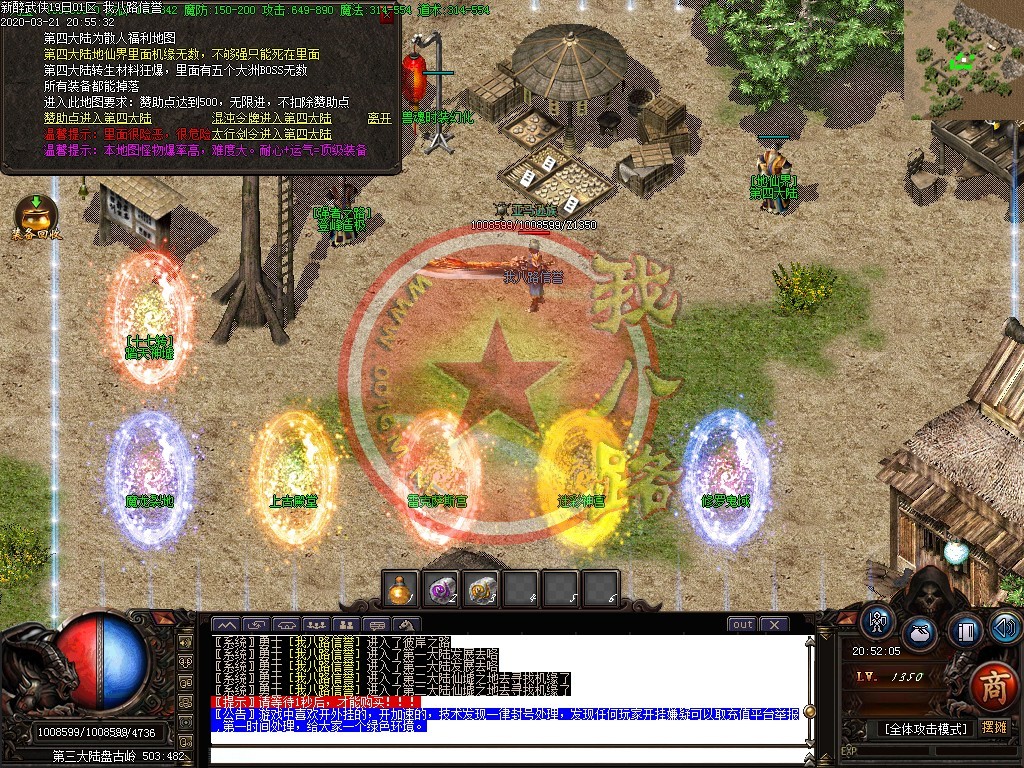Viewport: 1024px width, 768px height.
Task: Use the orange scroll in hotbar slot 3
Action: coord(481,589)
